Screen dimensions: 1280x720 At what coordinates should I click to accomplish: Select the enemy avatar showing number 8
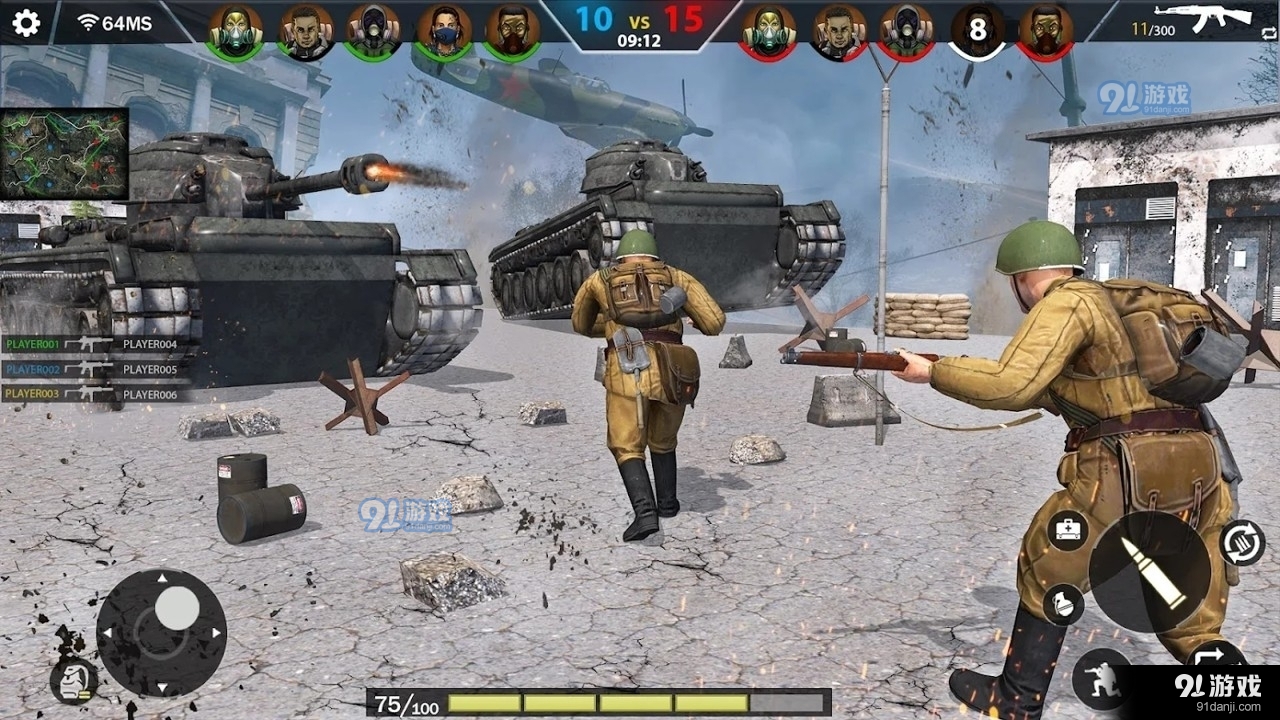(977, 31)
